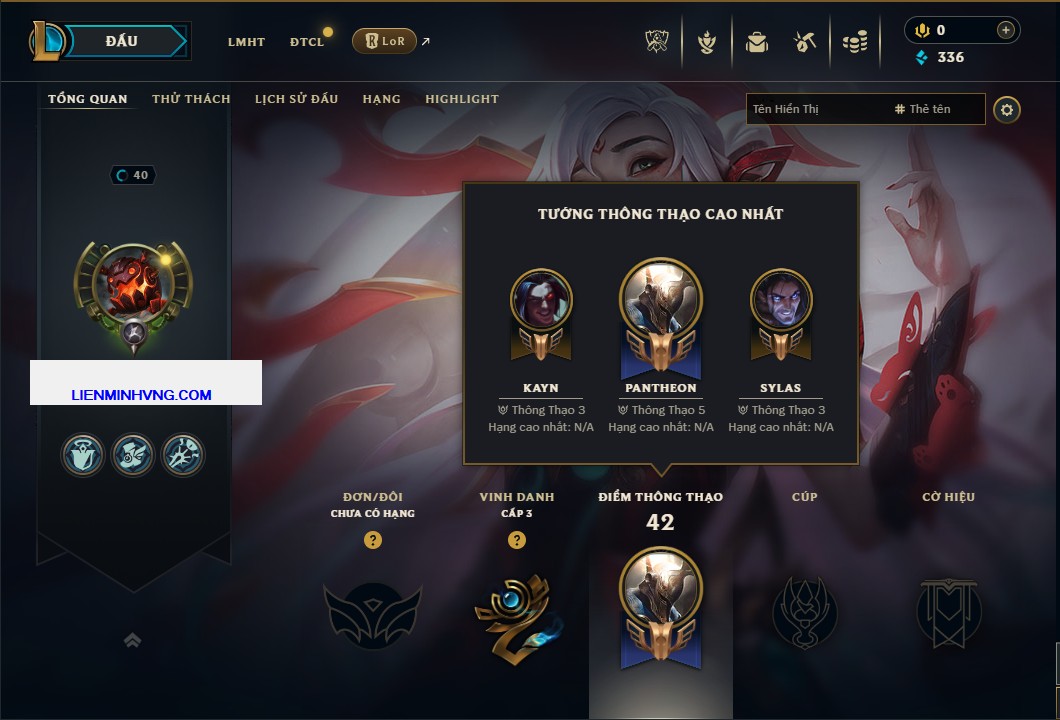Show ĐƠN/ĐÔI rank help question mark
The width and height of the screenshot is (1060, 720).
(373, 541)
